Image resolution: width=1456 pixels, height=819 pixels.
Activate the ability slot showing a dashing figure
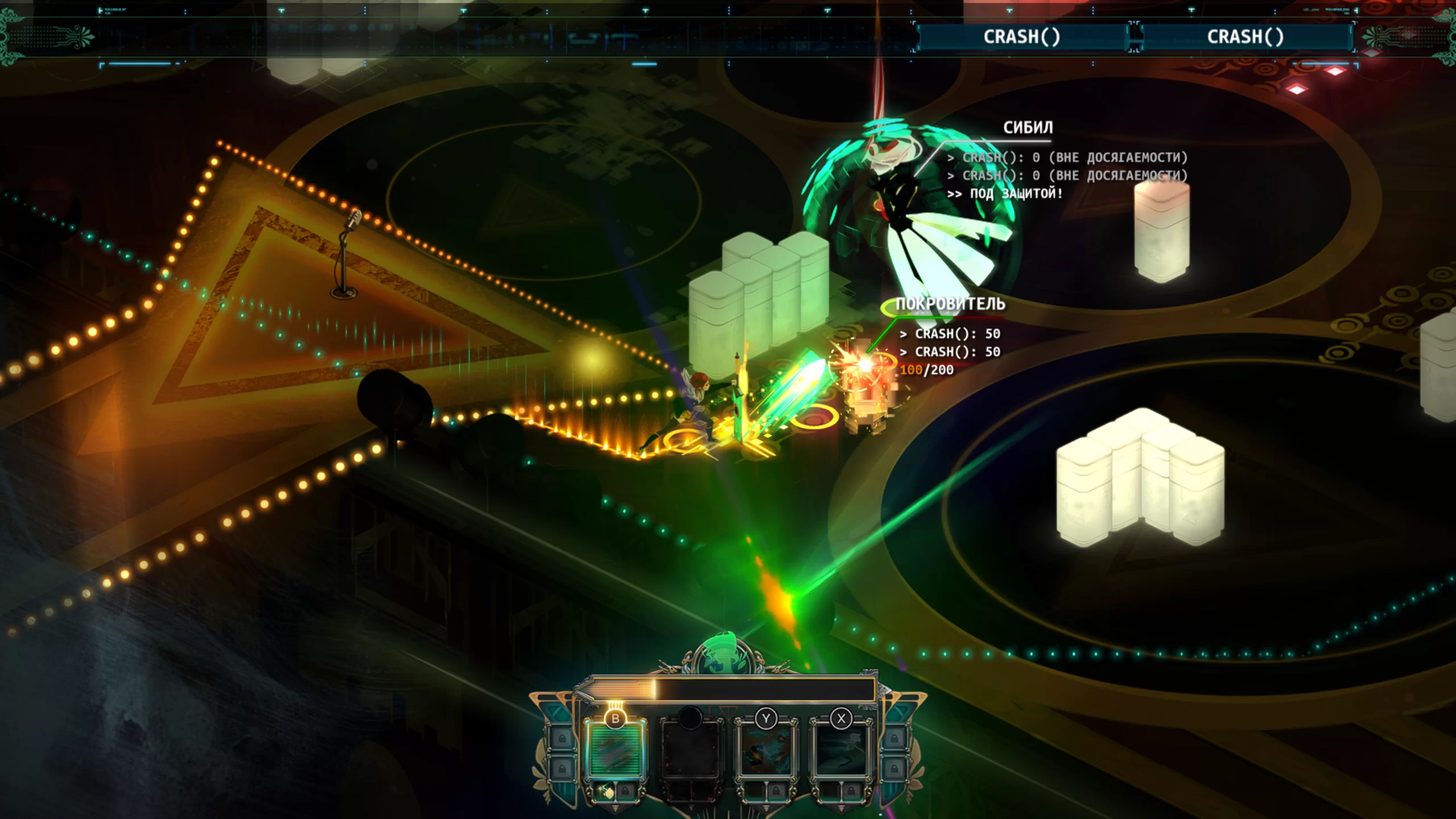click(x=841, y=750)
